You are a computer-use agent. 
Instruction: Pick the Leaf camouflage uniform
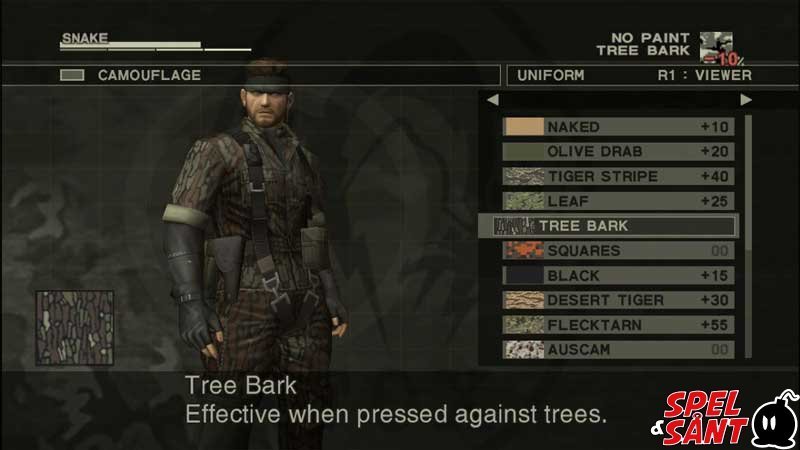[618, 201]
